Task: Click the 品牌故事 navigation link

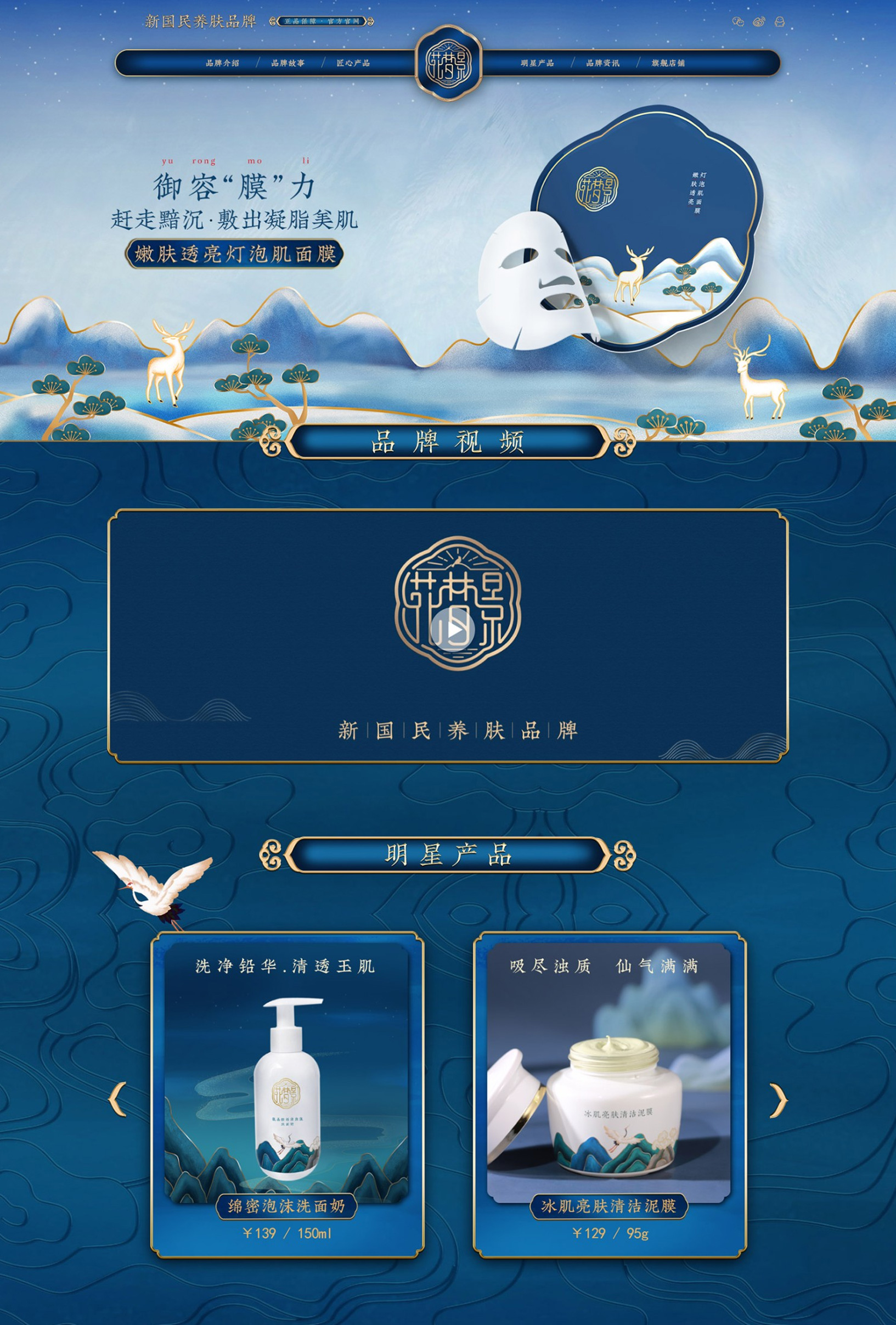Action: [288, 64]
